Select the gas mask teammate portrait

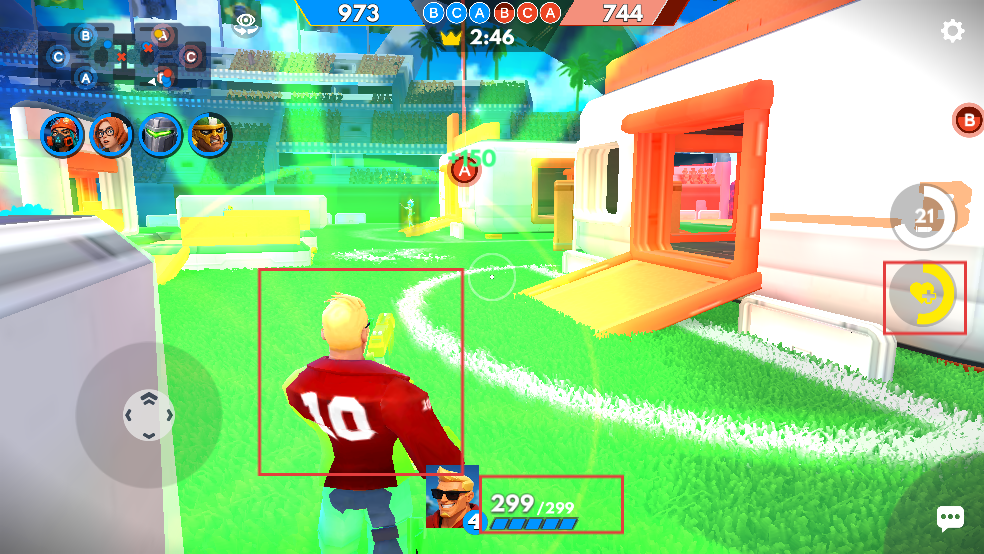pyautogui.click(x=61, y=134)
